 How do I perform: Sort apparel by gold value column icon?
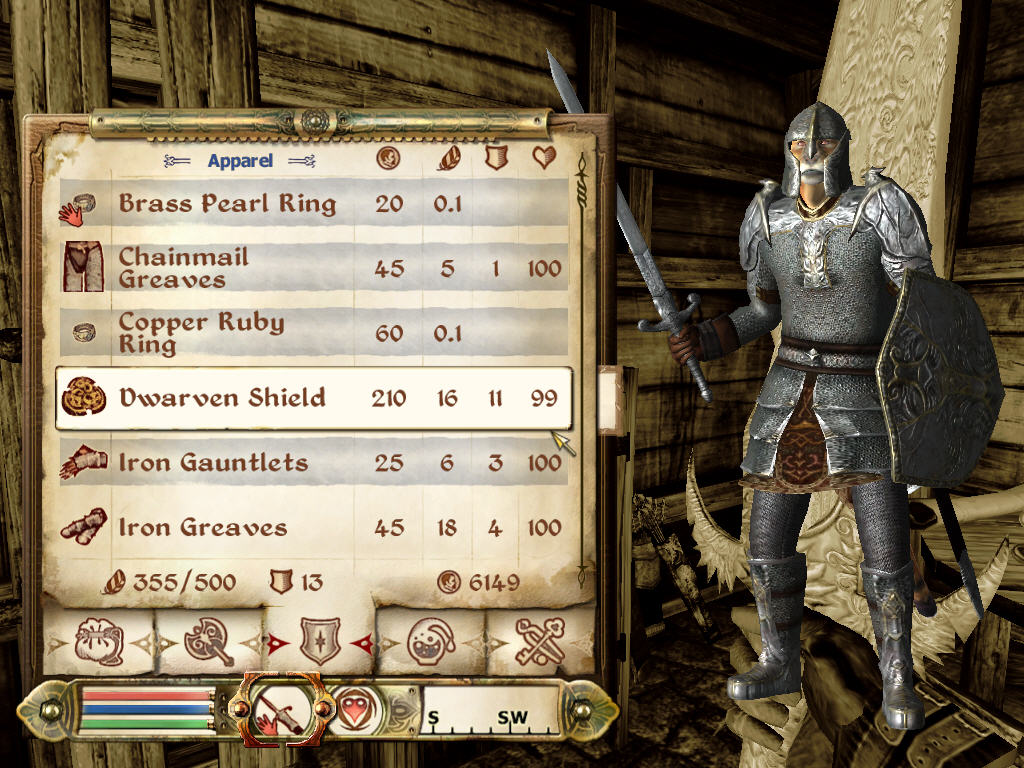coord(388,159)
